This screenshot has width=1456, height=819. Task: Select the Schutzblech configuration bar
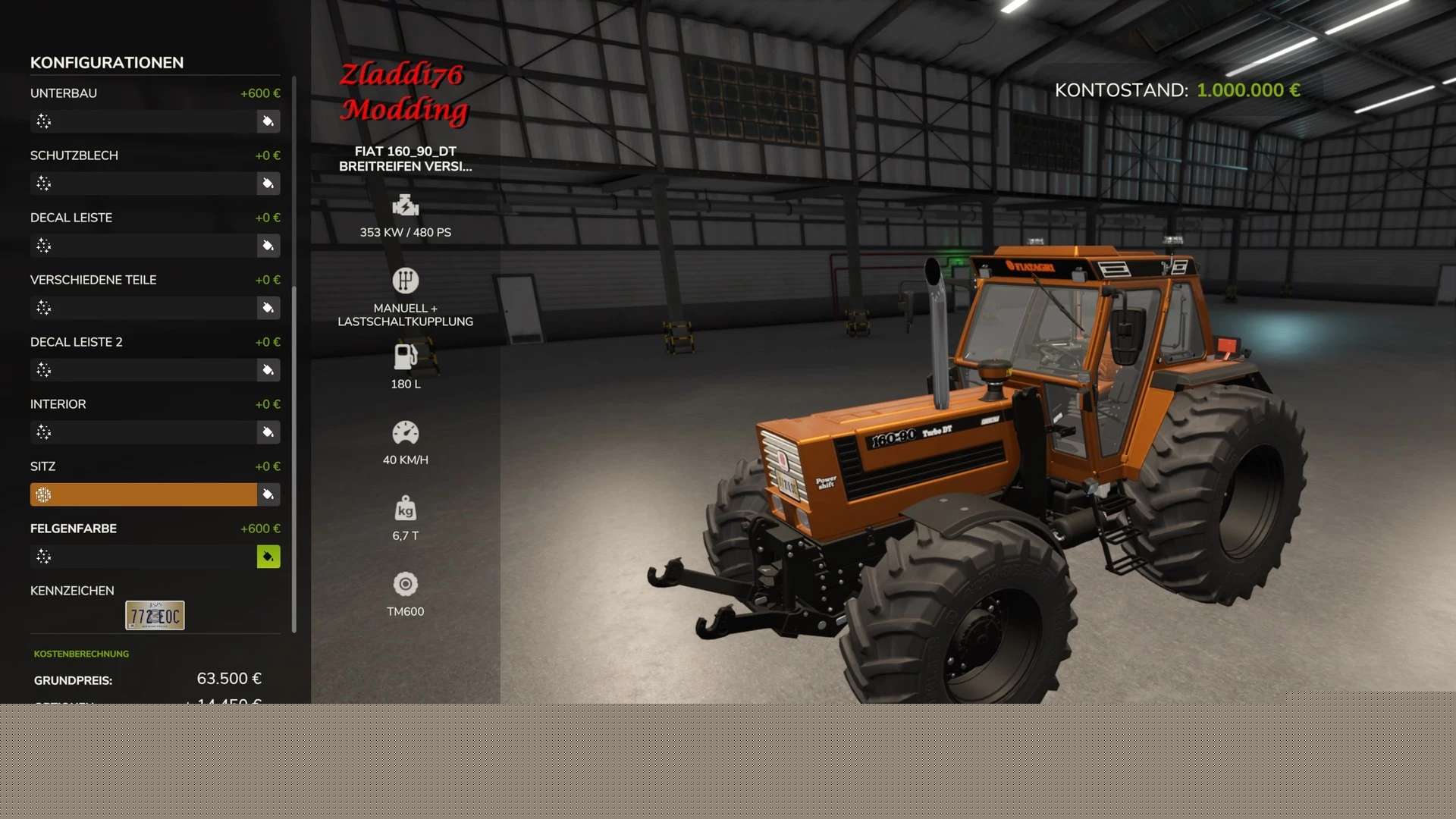(x=143, y=184)
